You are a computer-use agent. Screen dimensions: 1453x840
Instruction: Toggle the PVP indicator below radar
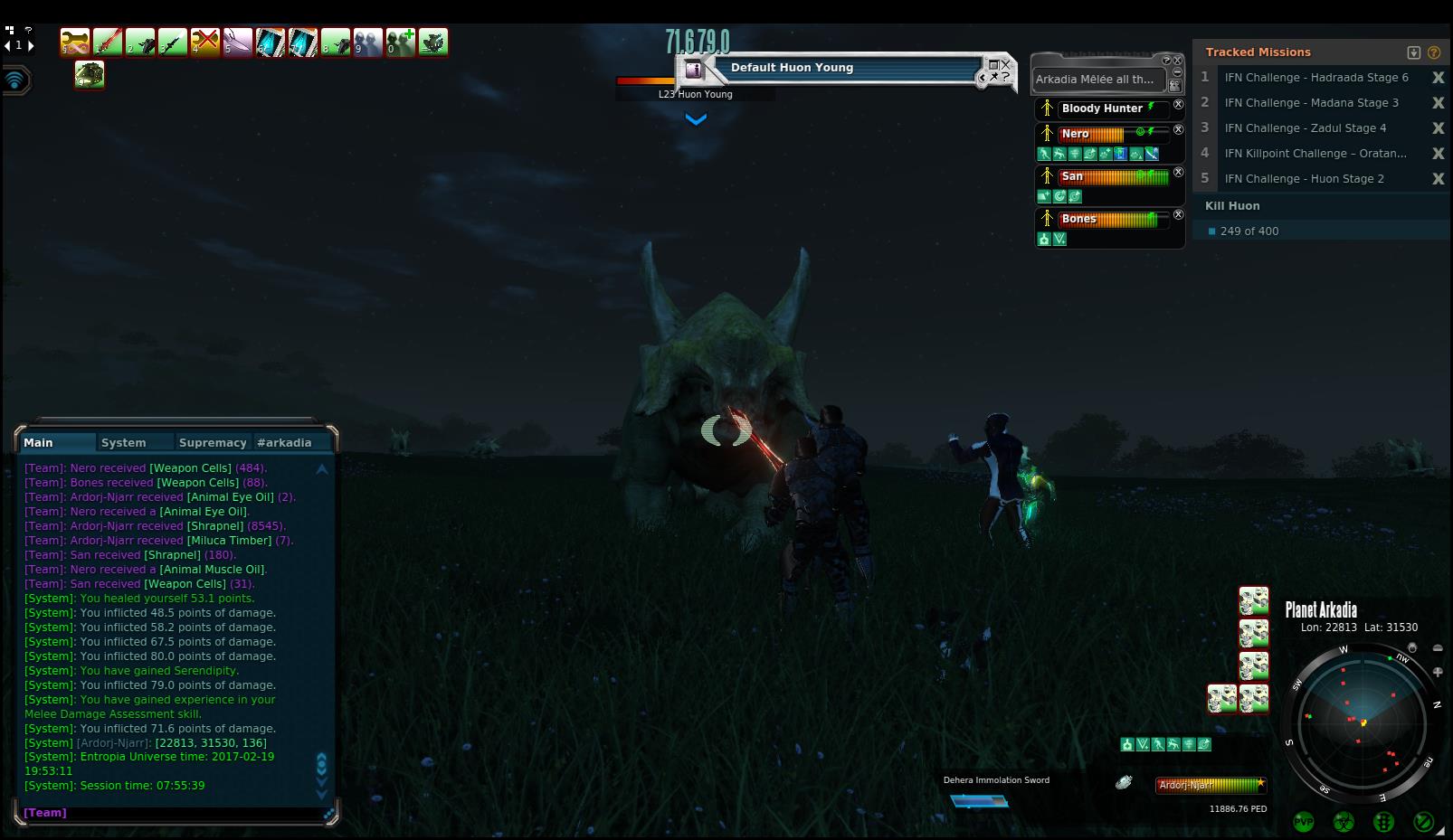(x=1304, y=822)
